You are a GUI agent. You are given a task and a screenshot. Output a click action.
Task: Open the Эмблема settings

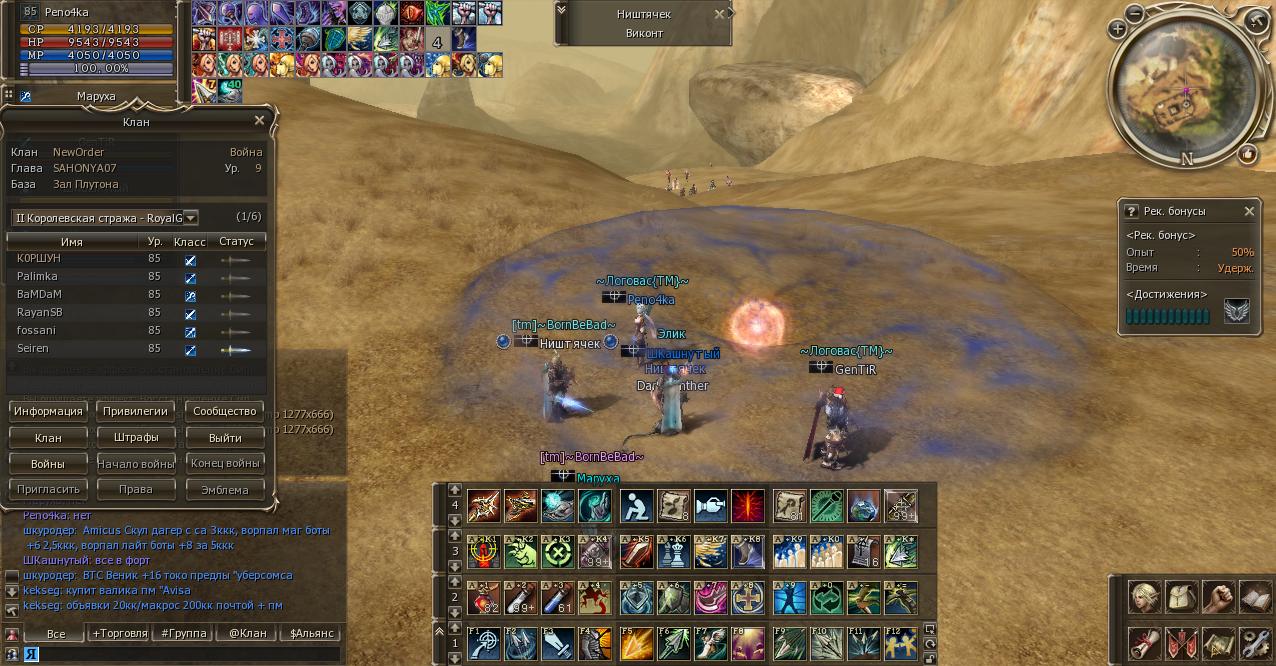(225, 489)
